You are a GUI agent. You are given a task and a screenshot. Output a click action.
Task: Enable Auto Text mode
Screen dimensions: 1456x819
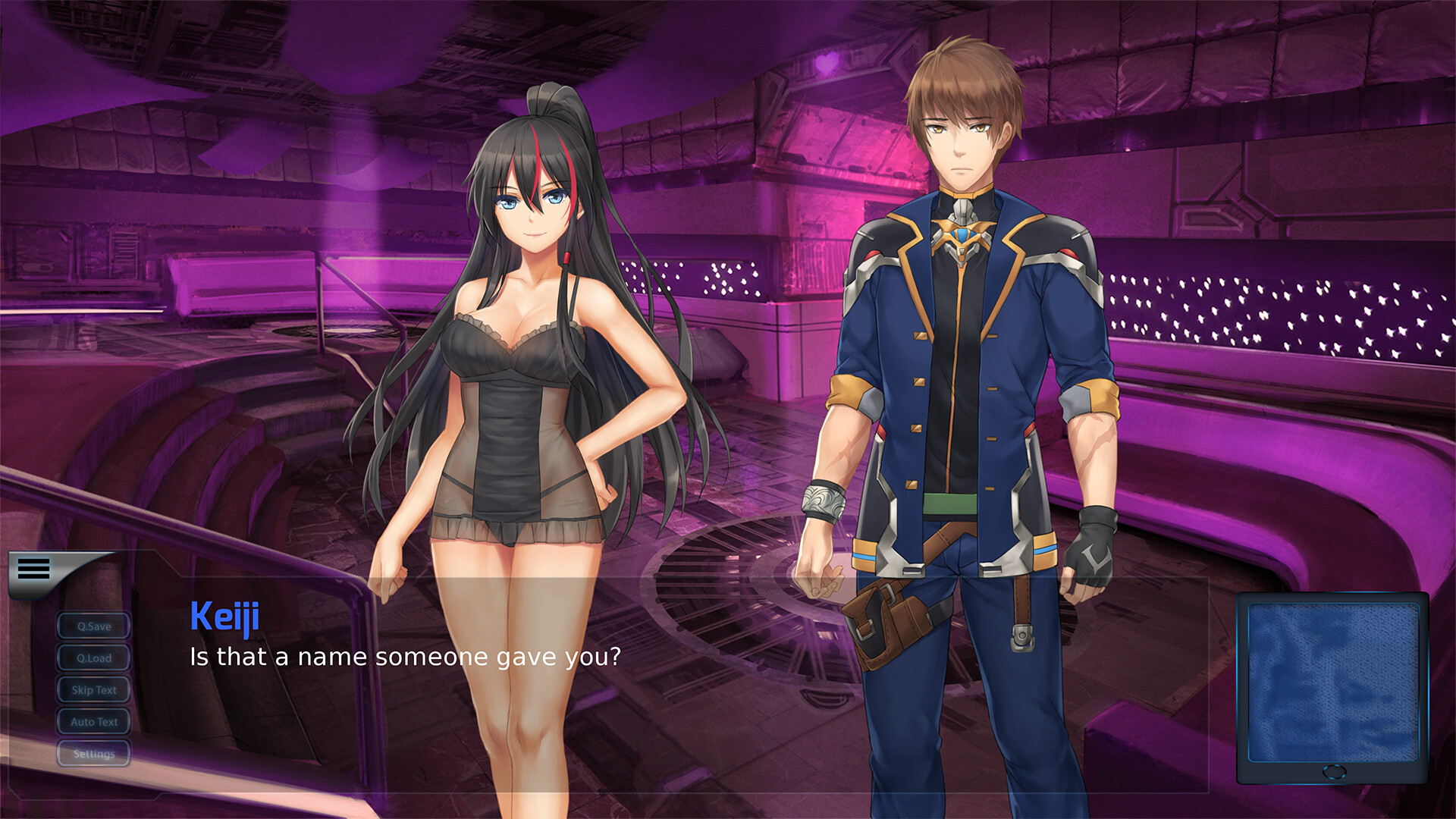point(93,722)
